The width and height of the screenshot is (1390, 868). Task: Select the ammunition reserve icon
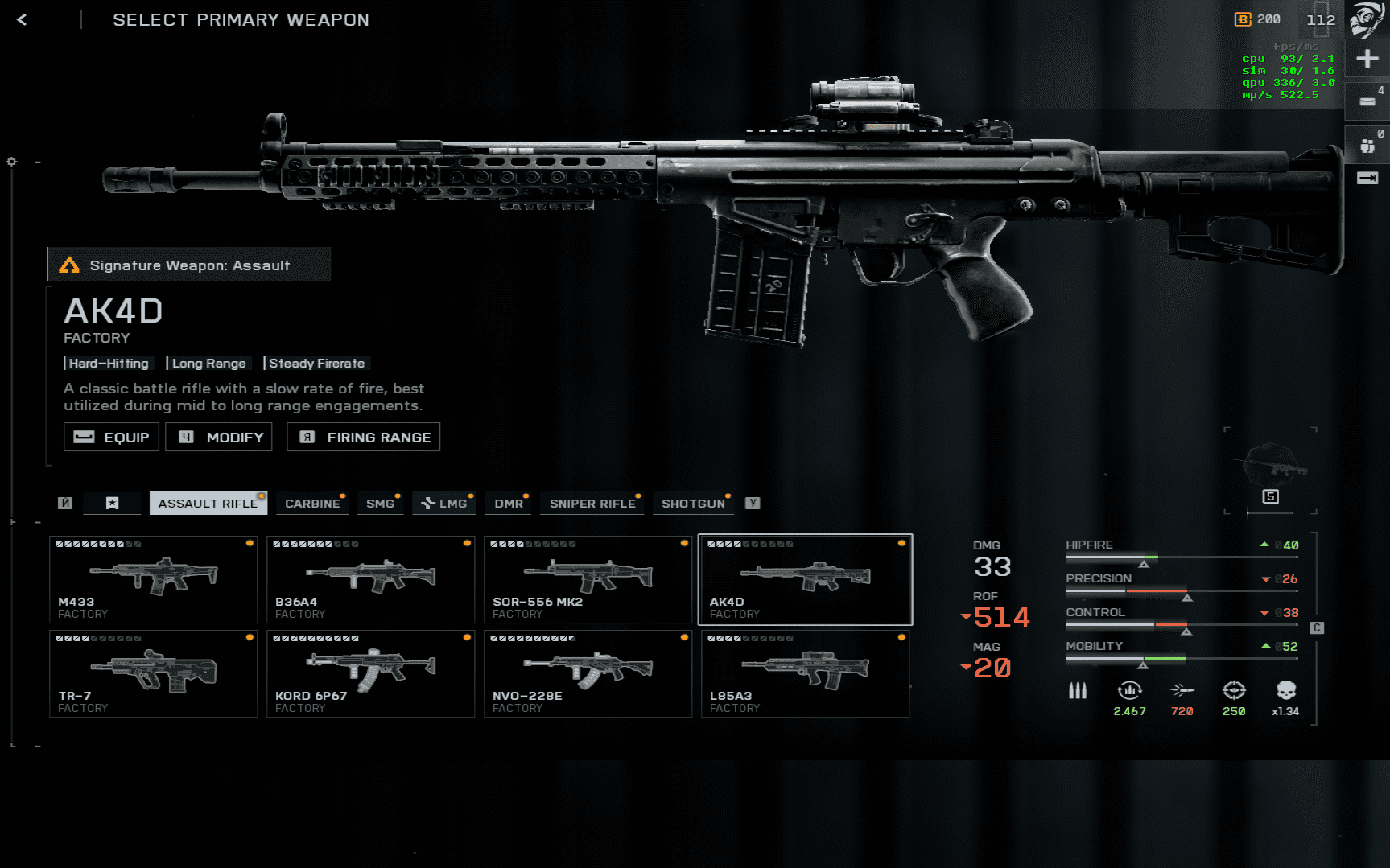[1079, 690]
